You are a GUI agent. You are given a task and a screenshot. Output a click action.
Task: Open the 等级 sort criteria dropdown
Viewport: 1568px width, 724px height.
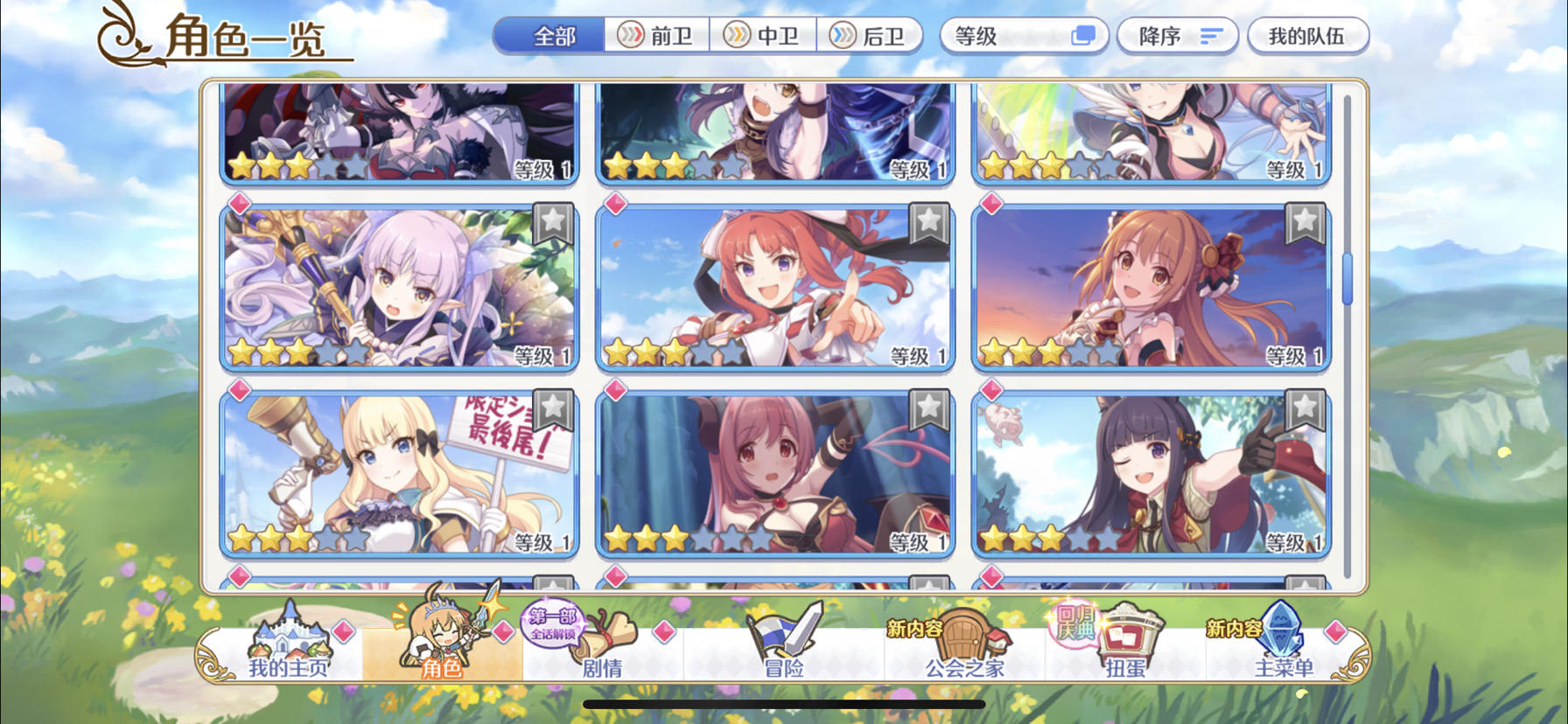point(1022,35)
